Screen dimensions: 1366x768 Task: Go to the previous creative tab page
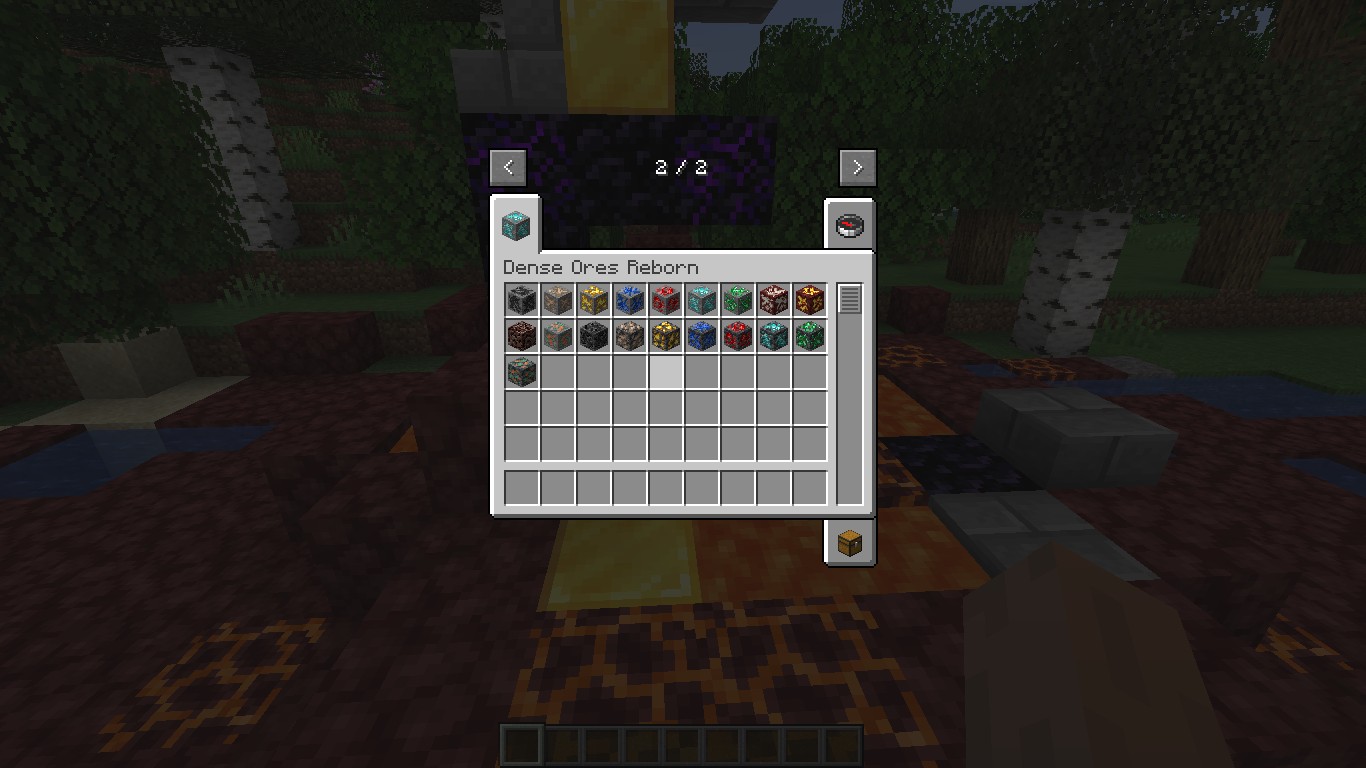pos(508,167)
